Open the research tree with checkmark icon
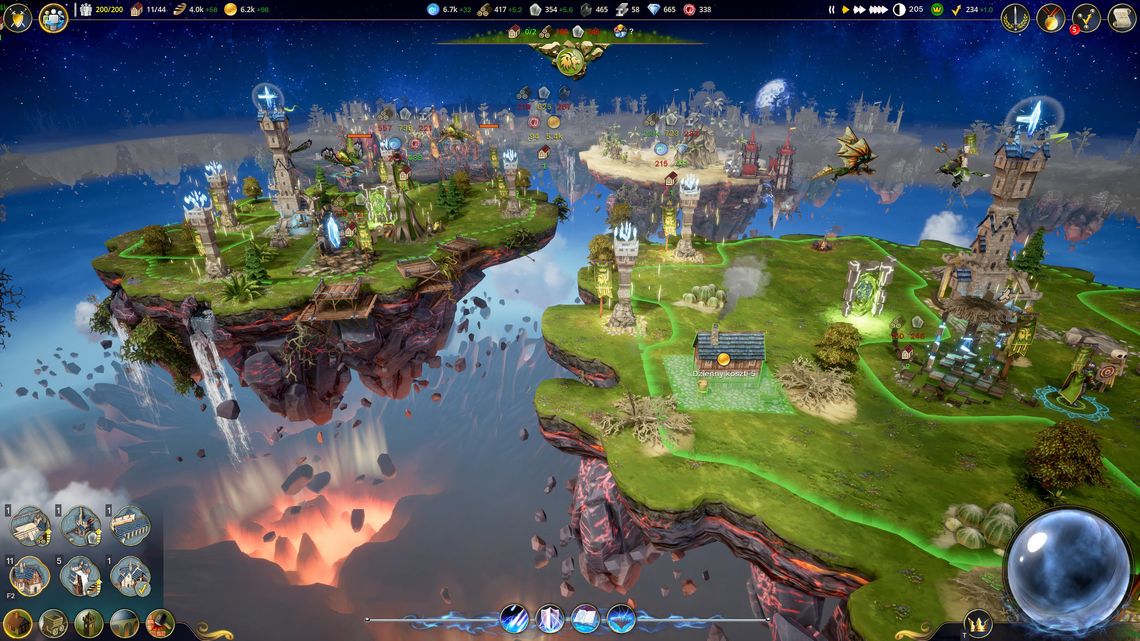The height and width of the screenshot is (641, 1140). [1086, 17]
